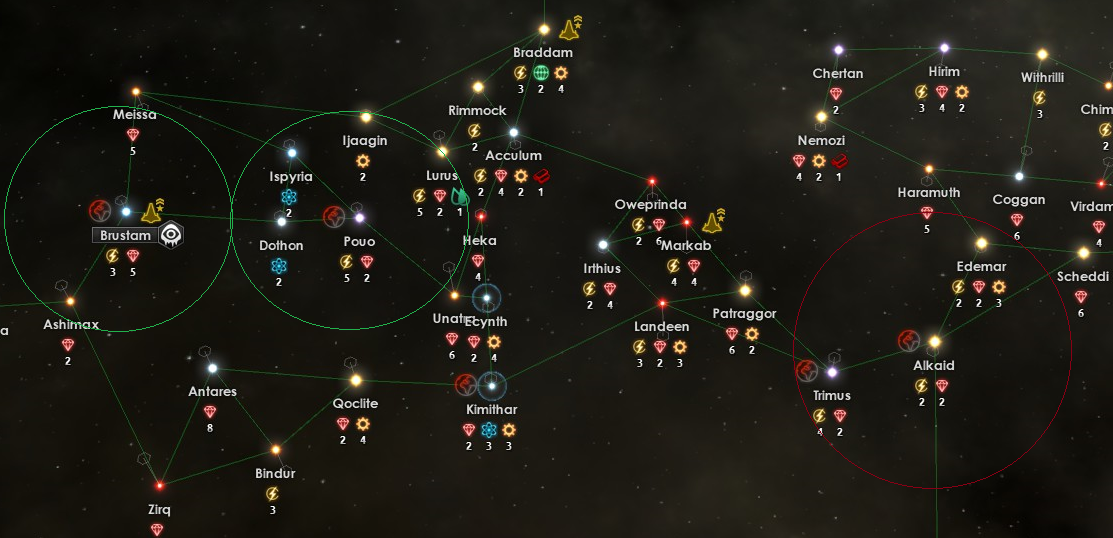The image size is (1113, 538).
Task: Select the Landeen system label
Action: pos(661,327)
